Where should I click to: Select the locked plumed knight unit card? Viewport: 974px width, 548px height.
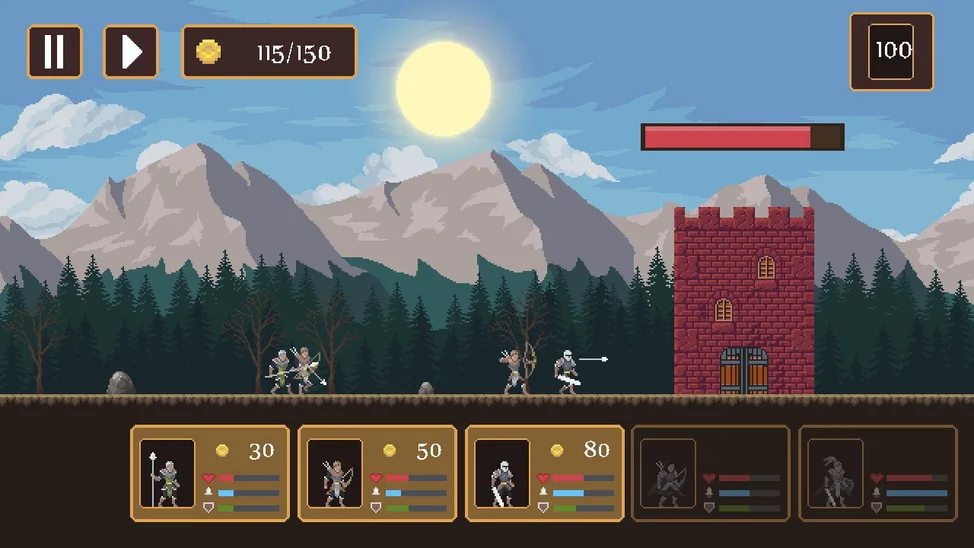[x=879, y=473]
